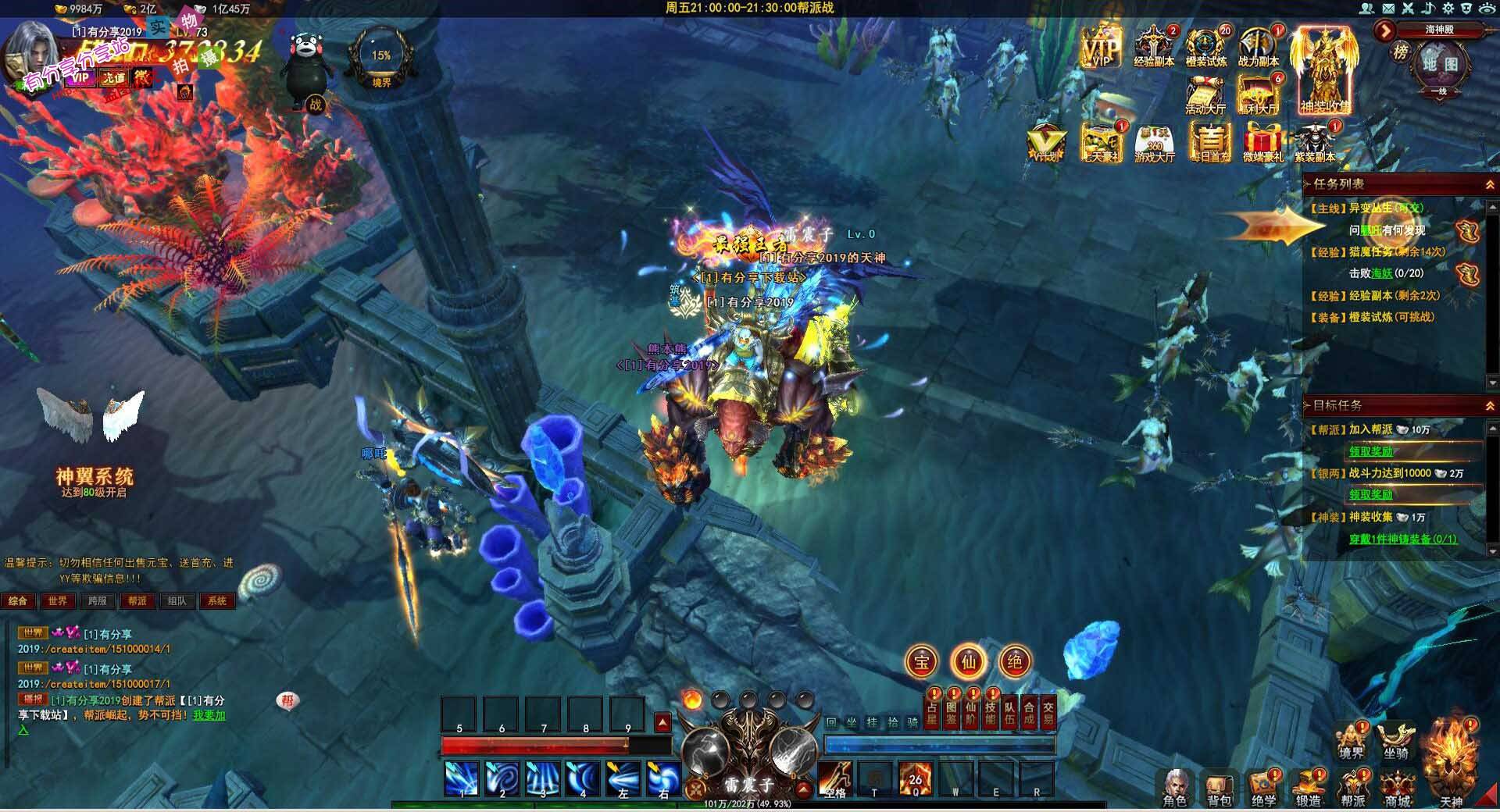This screenshot has height=812, width=1500.
Task: Open the 橙装试炼 orange gear trial
Action: click(x=1205, y=45)
